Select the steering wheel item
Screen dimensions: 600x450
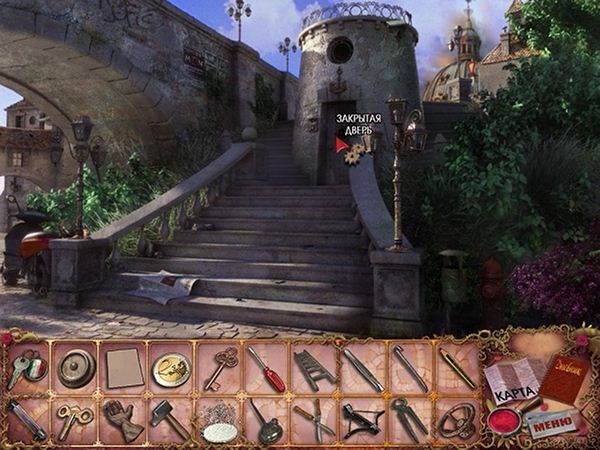tap(458, 418)
